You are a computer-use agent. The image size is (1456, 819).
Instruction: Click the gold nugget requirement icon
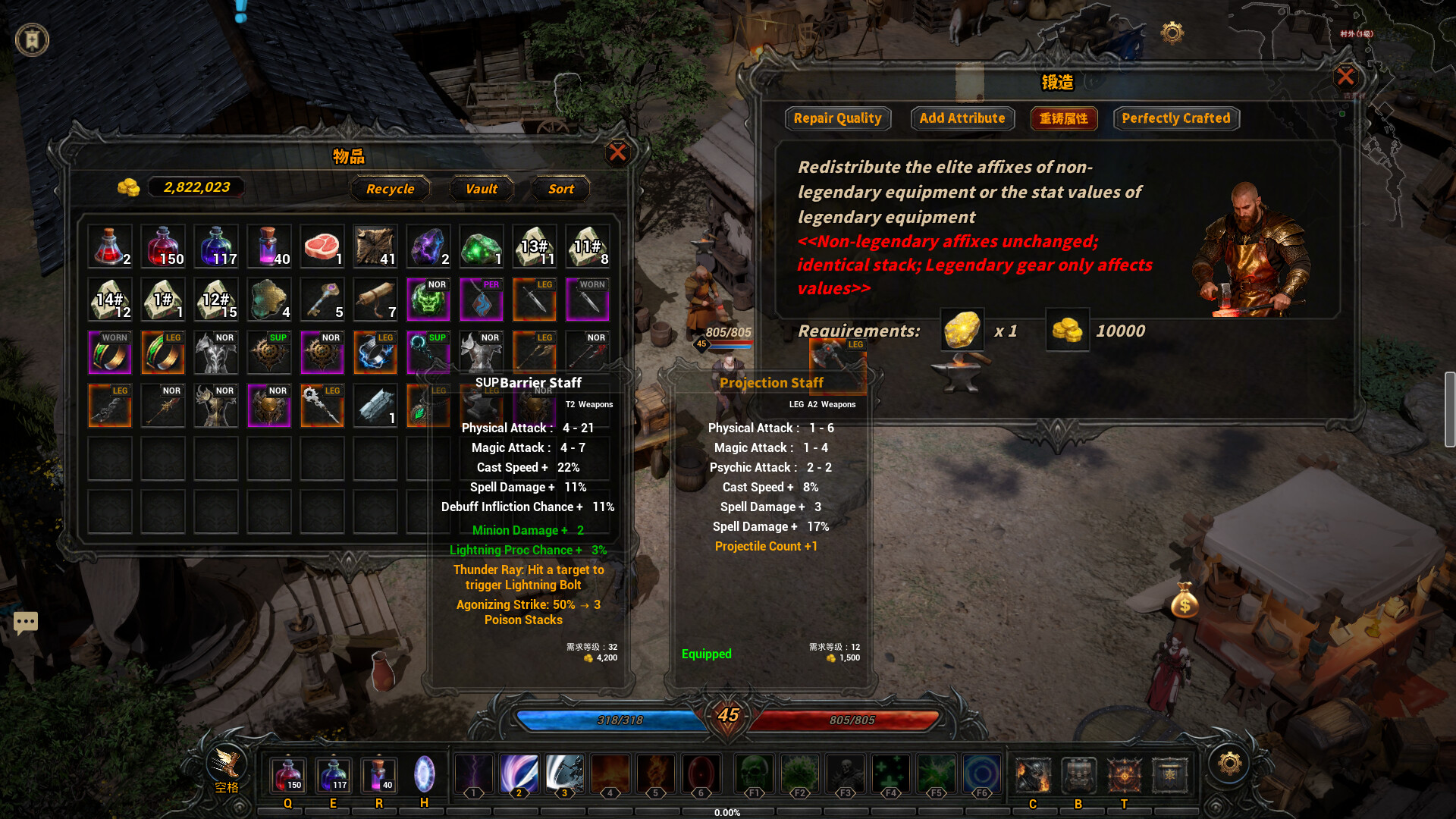962,330
